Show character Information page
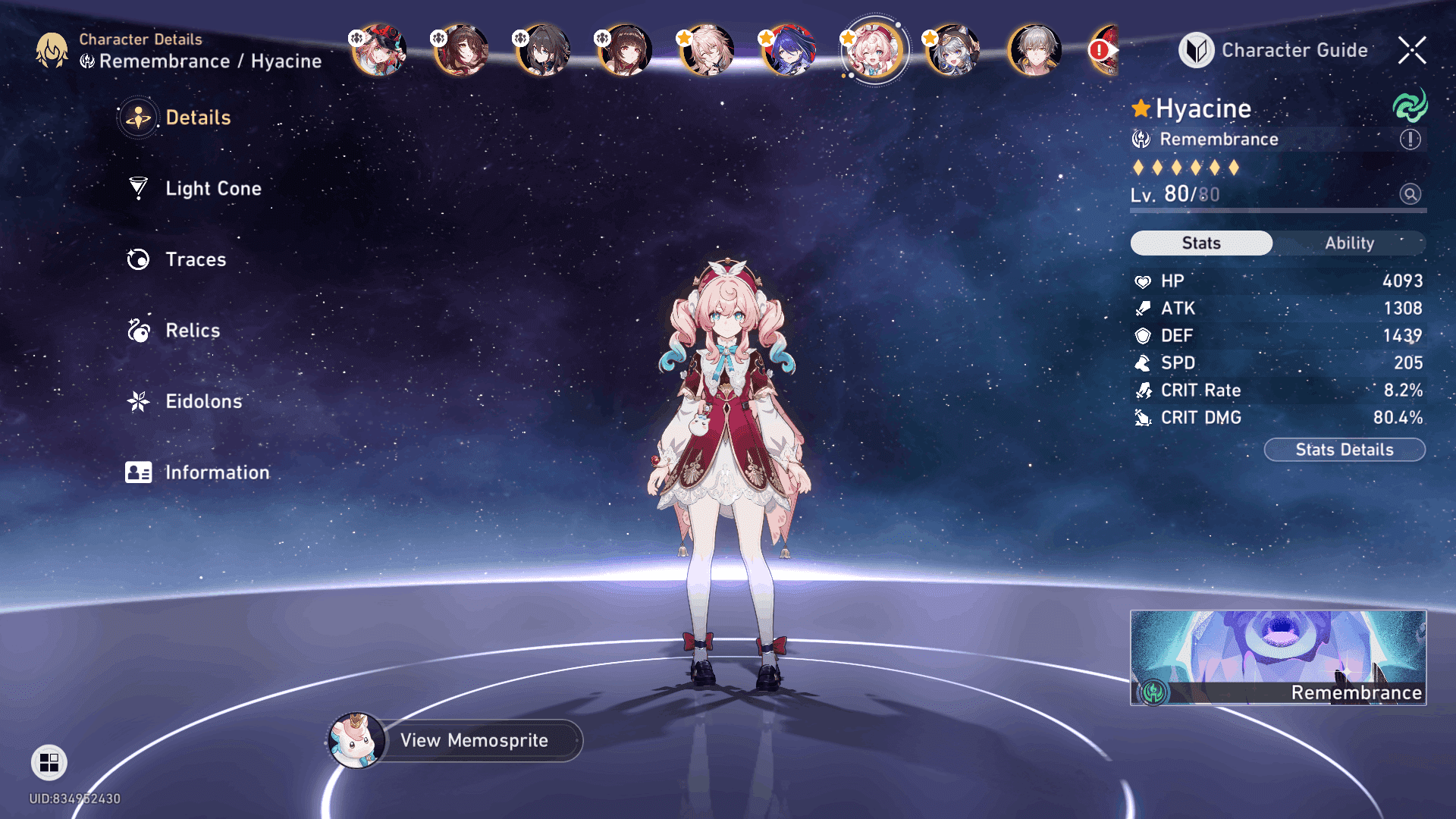Image resolution: width=1456 pixels, height=819 pixels. 216,472
